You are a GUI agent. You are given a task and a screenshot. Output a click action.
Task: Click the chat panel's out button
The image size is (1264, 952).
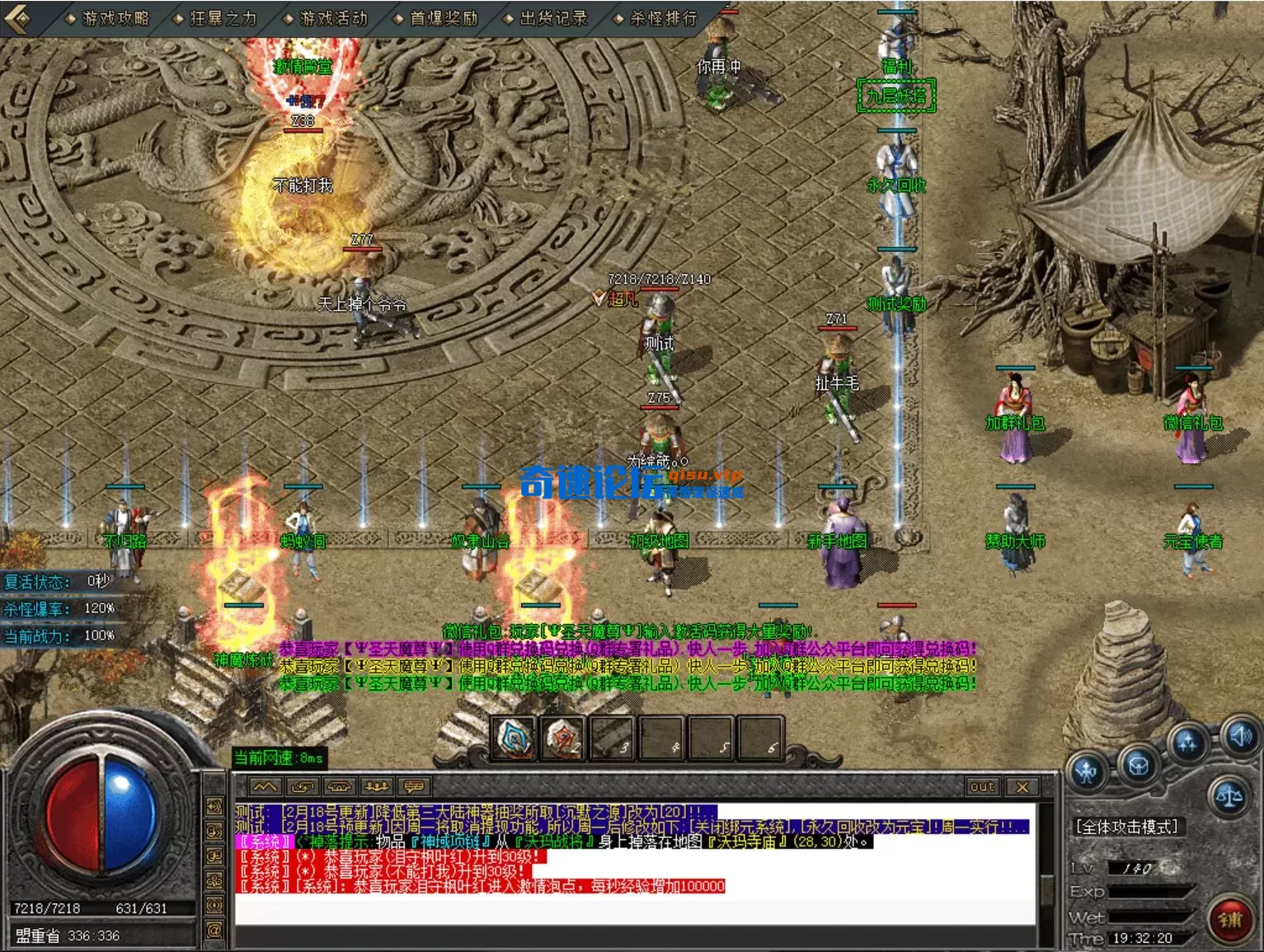pyautogui.click(x=982, y=787)
